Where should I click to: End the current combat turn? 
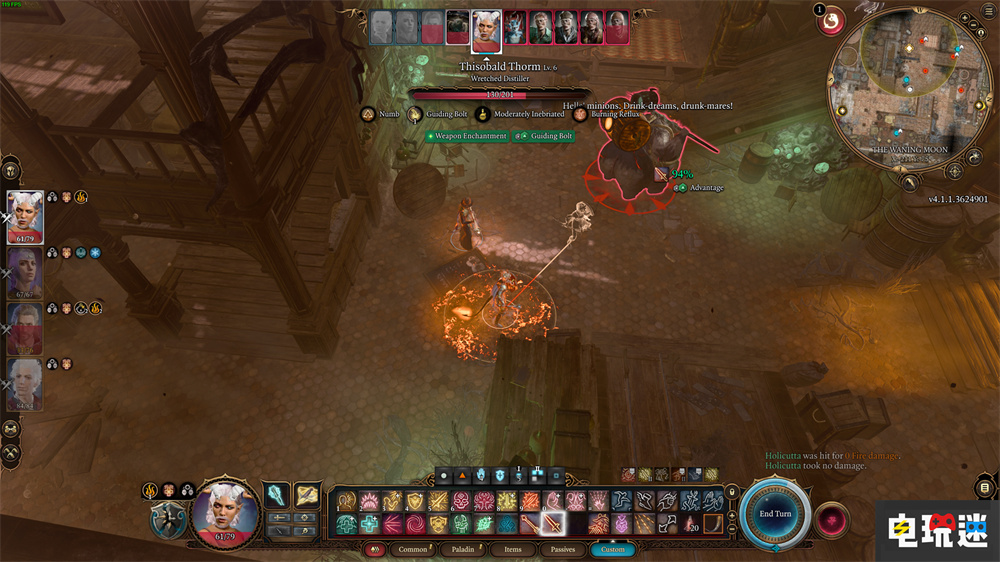[x=775, y=513]
